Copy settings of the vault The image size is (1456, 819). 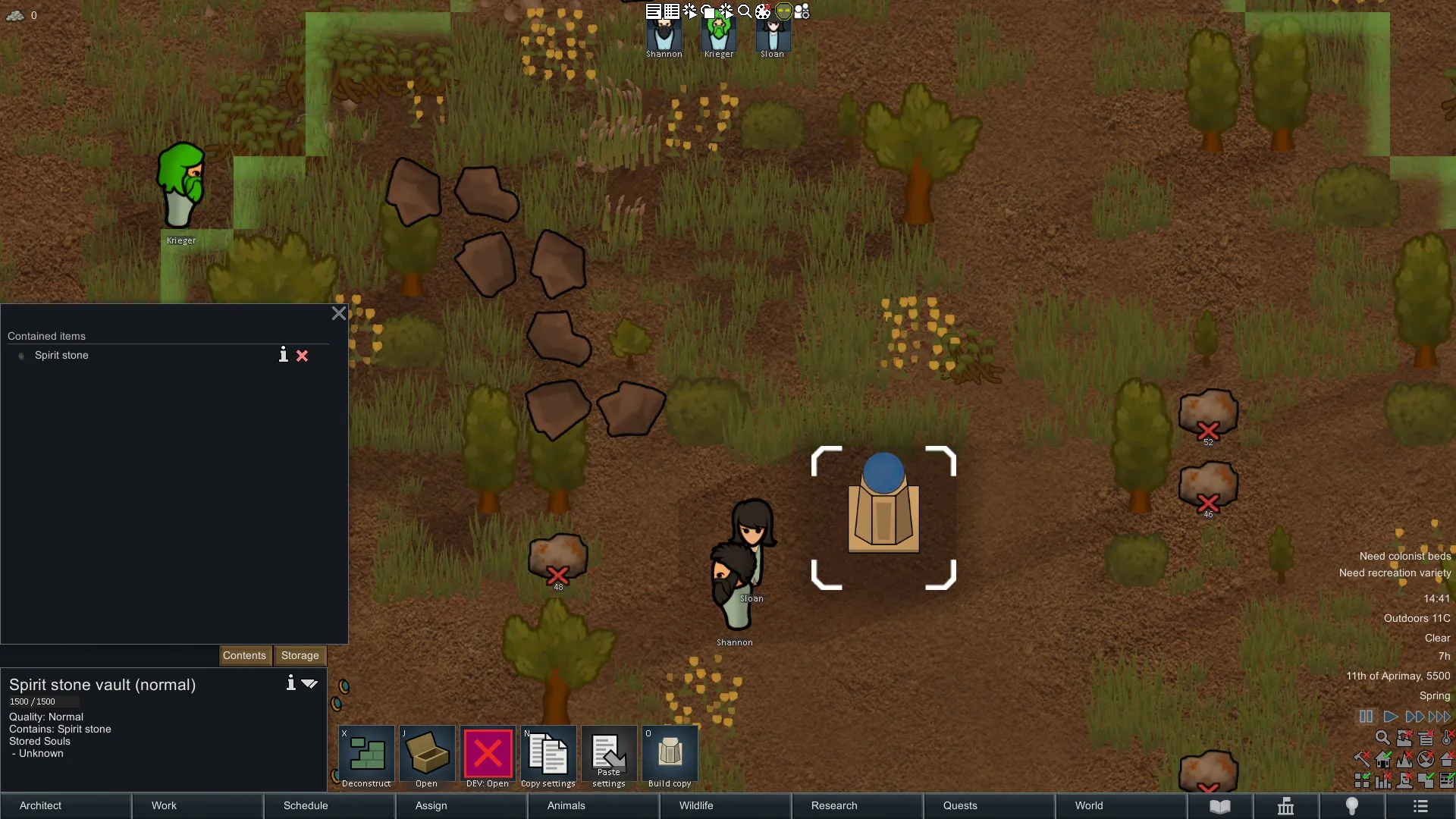pyautogui.click(x=548, y=757)
